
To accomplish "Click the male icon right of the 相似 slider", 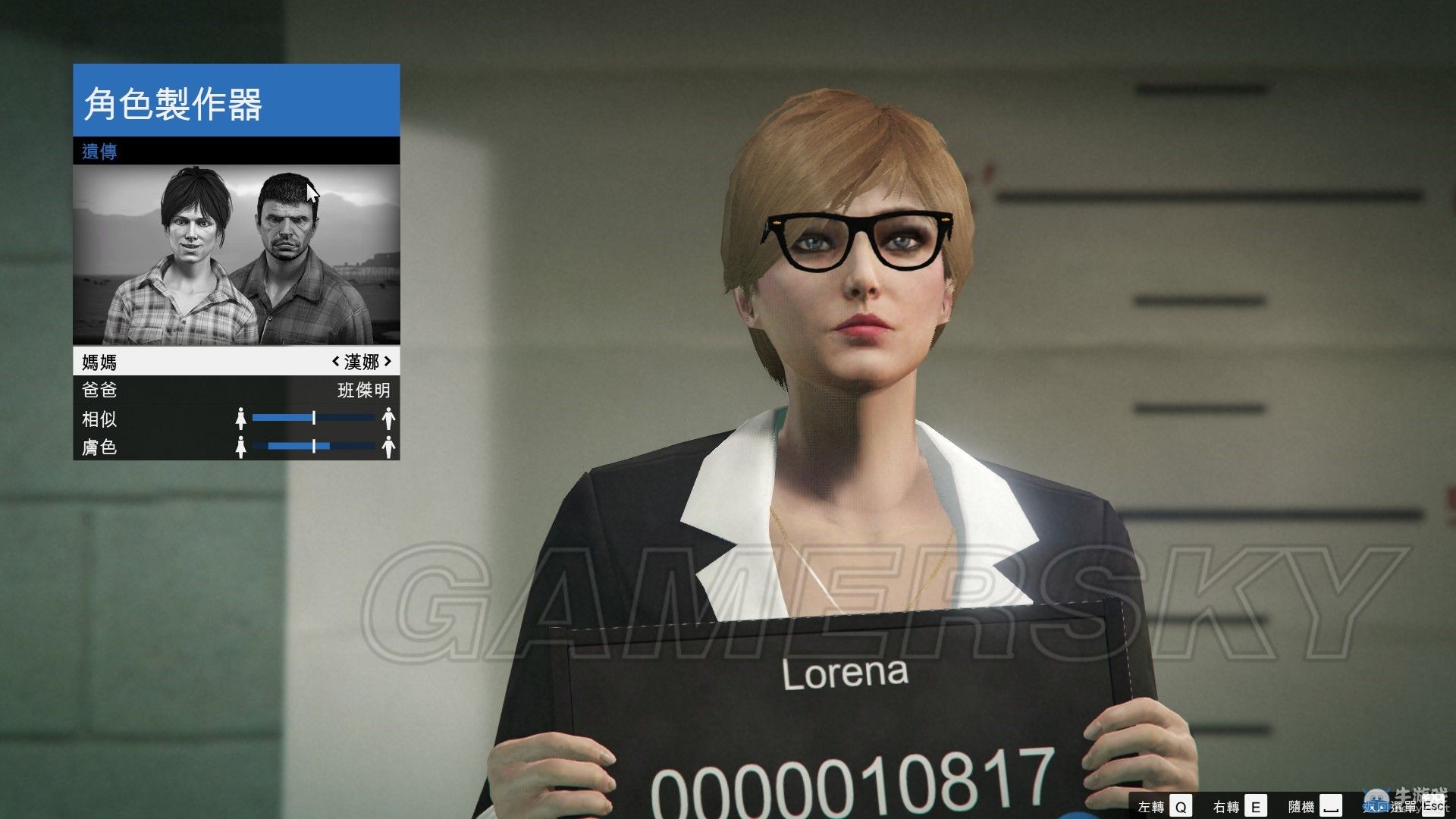I will coord(388,419).
